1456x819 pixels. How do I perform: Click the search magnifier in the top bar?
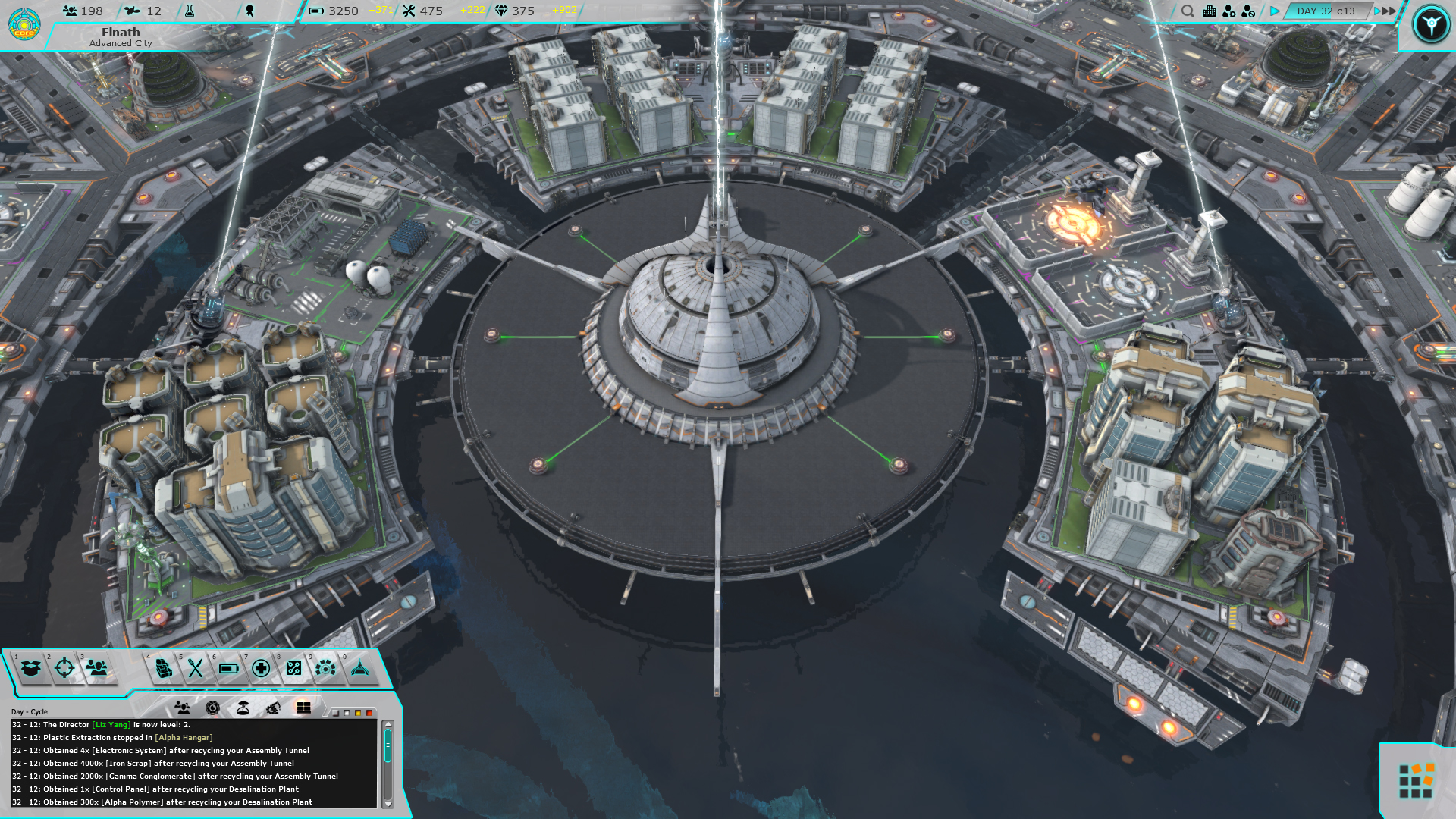1188,11
